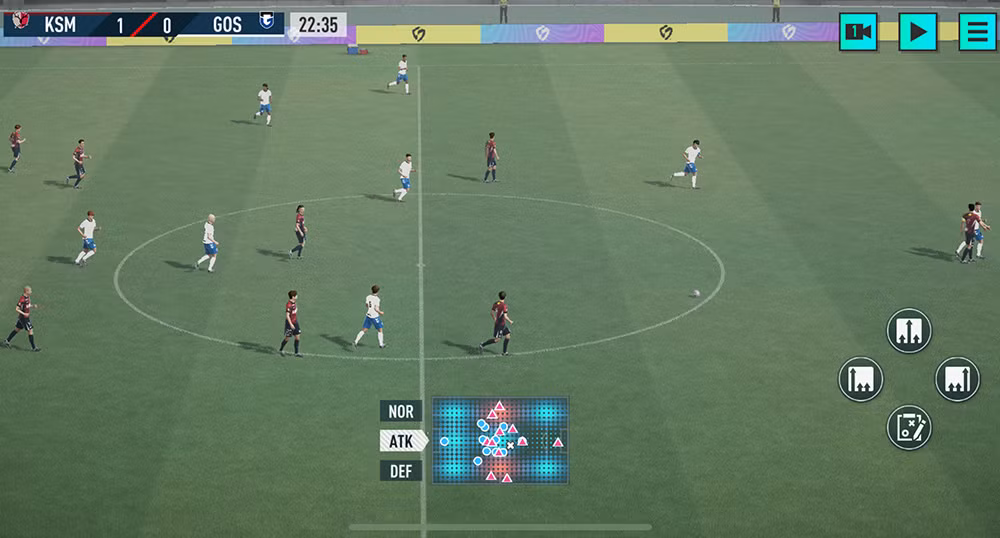Click the tactical radar minimap
Screen dimensions: 1000x538
point(500,441)
